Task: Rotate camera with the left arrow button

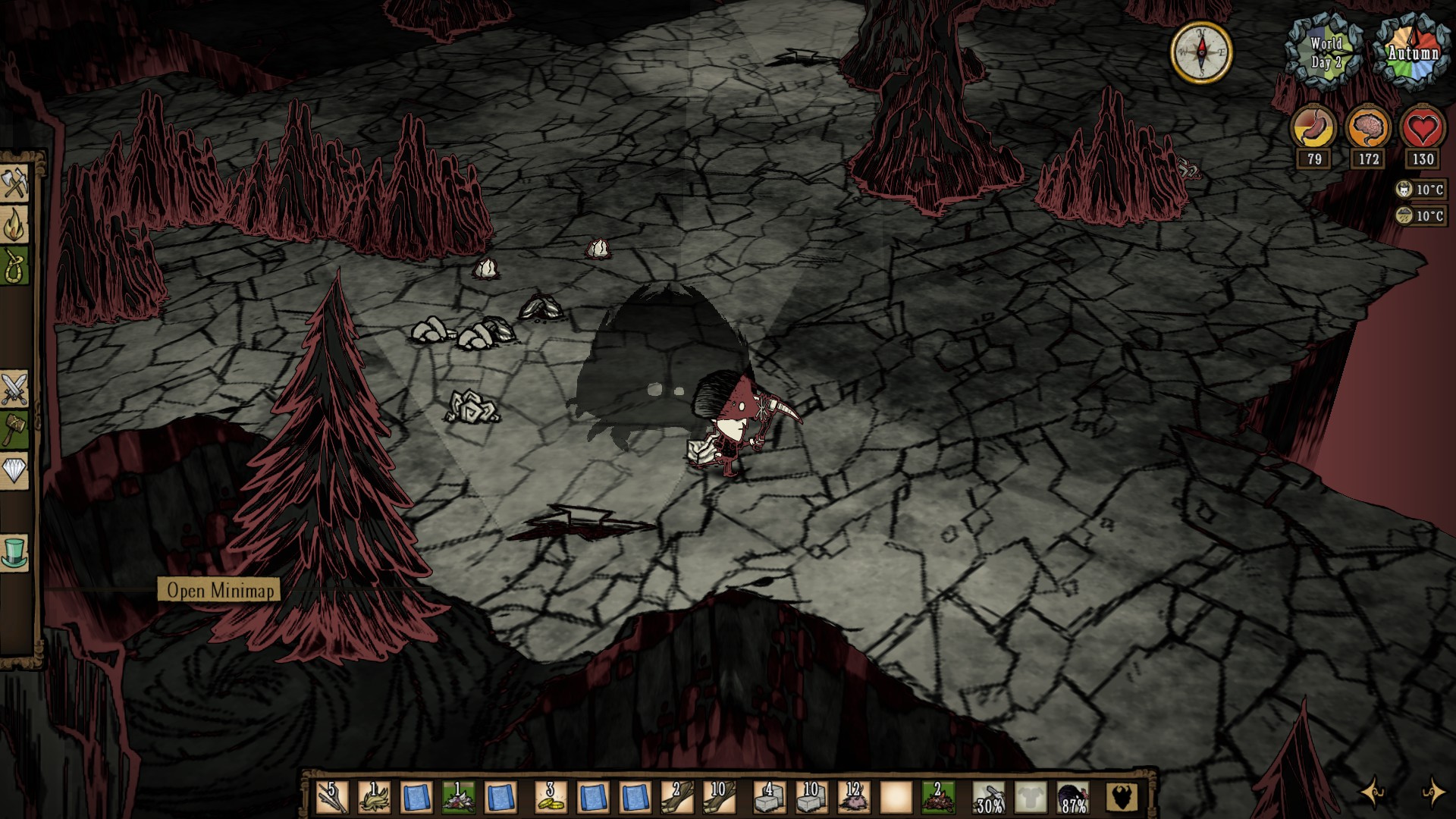Action: [1373, 792]
